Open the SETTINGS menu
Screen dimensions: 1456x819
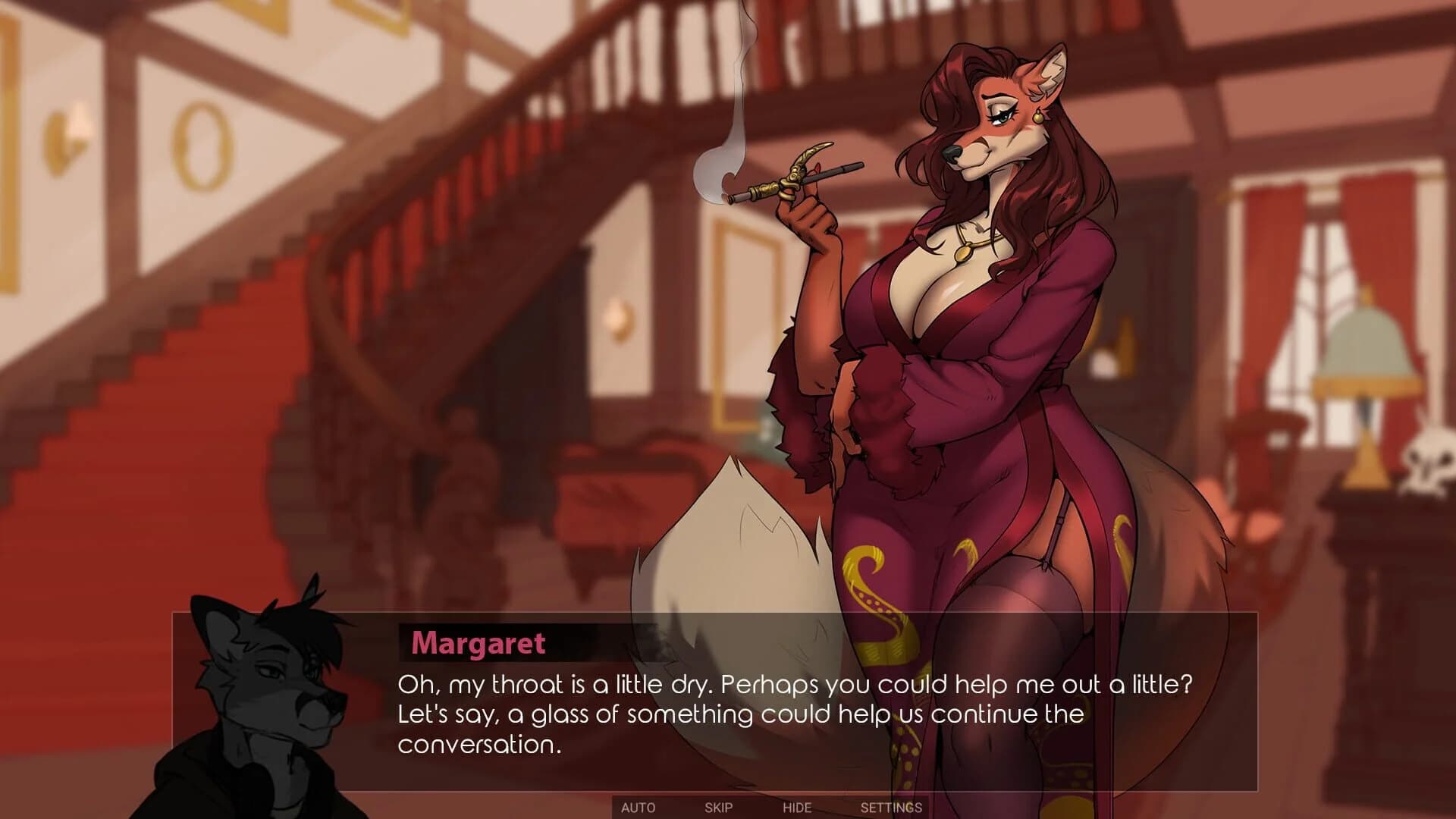pos(892,808)
